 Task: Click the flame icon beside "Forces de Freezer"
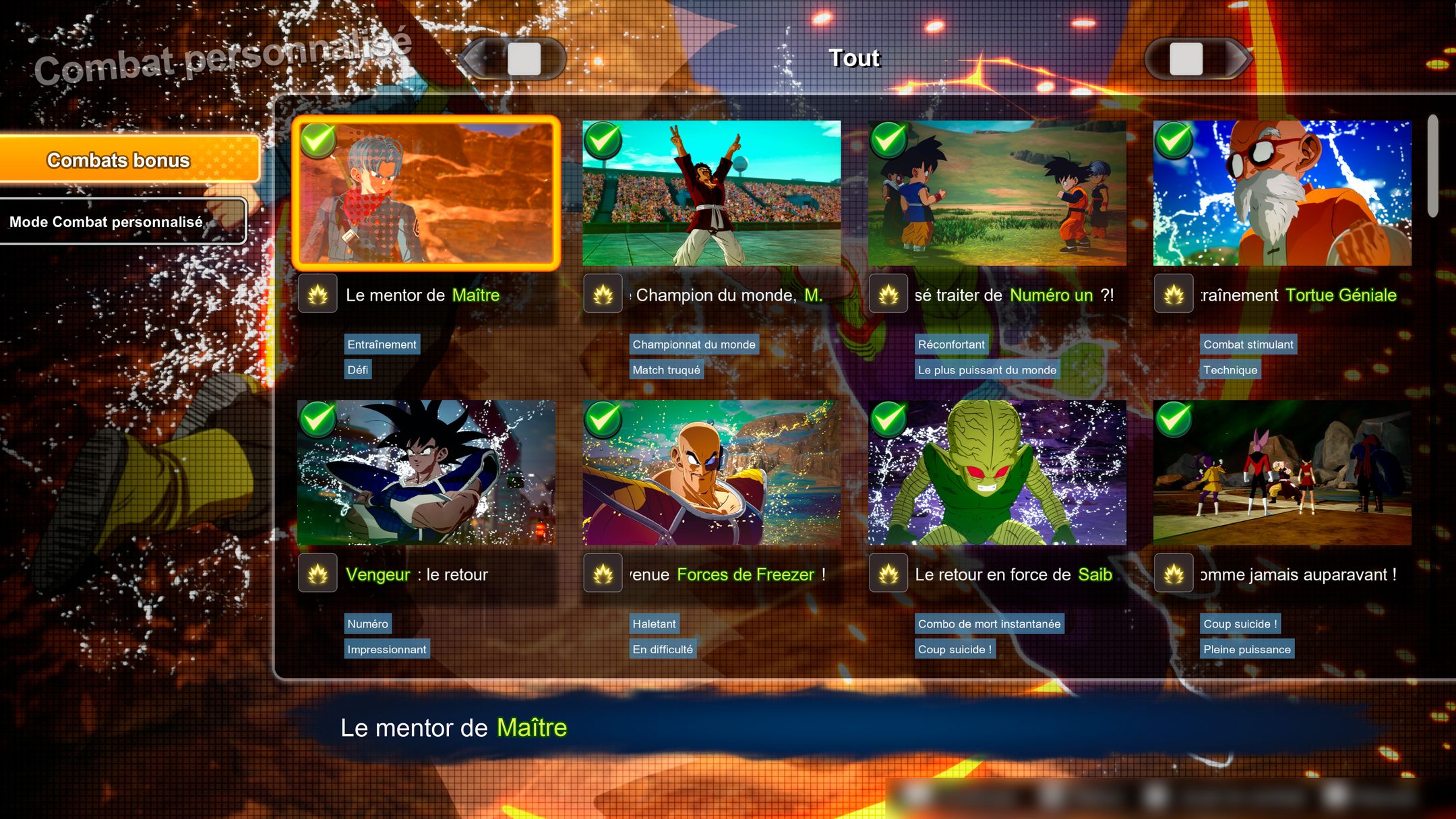pyautogui.click(x=603, y=574)
